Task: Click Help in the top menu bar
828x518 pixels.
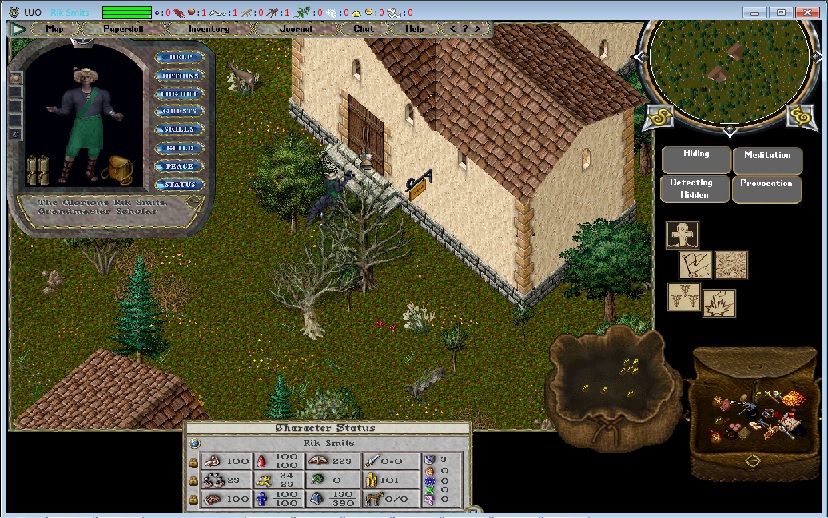Action: tap(414, 29)
